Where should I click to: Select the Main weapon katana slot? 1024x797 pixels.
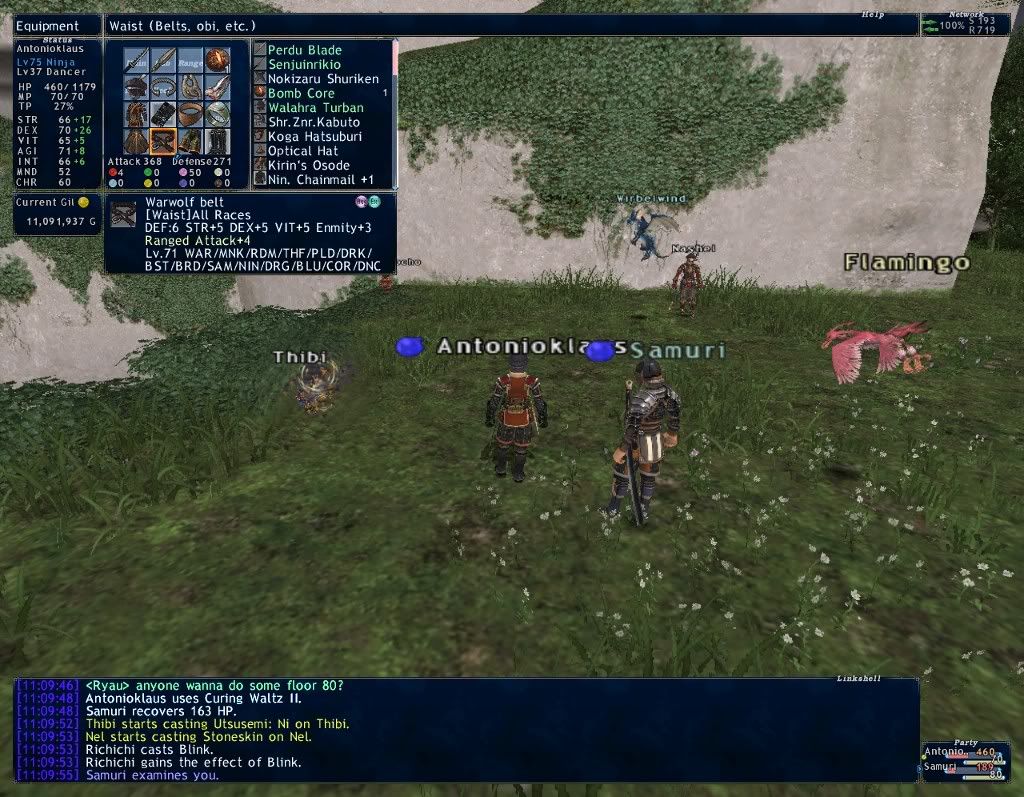[x=136, y=61]
